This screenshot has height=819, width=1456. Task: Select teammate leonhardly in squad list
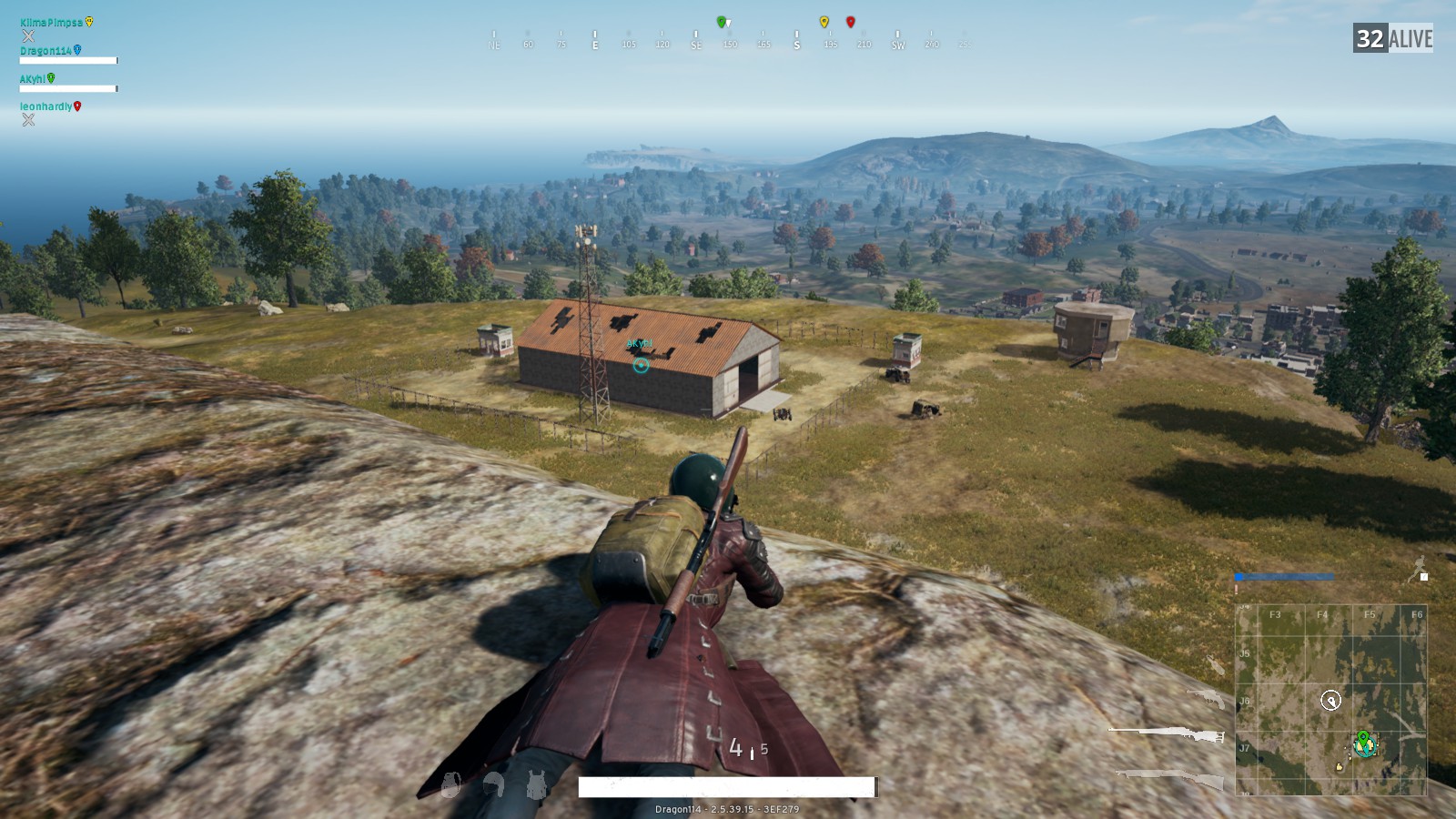45,106
